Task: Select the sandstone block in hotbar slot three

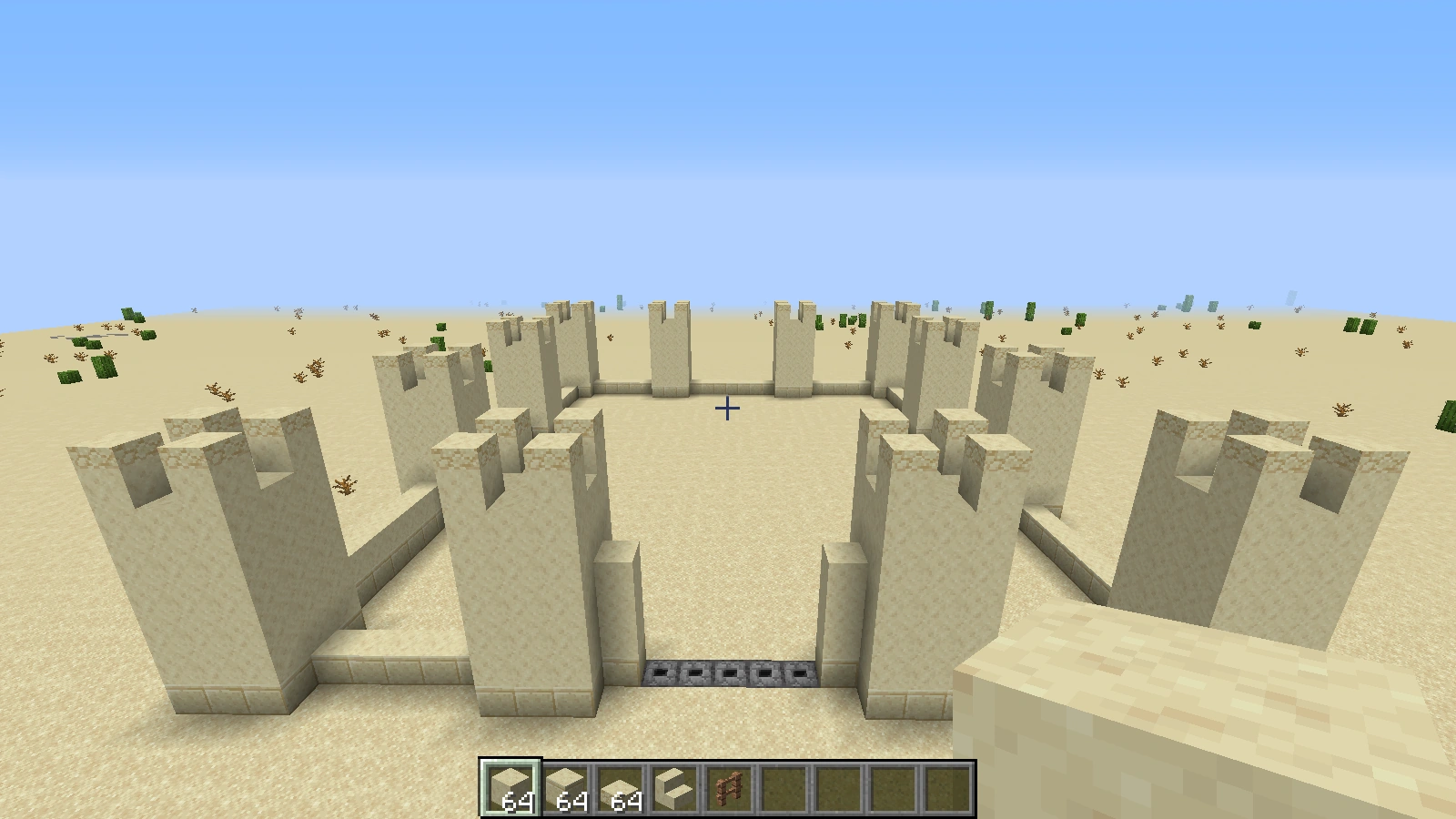Action: point(619,785)
